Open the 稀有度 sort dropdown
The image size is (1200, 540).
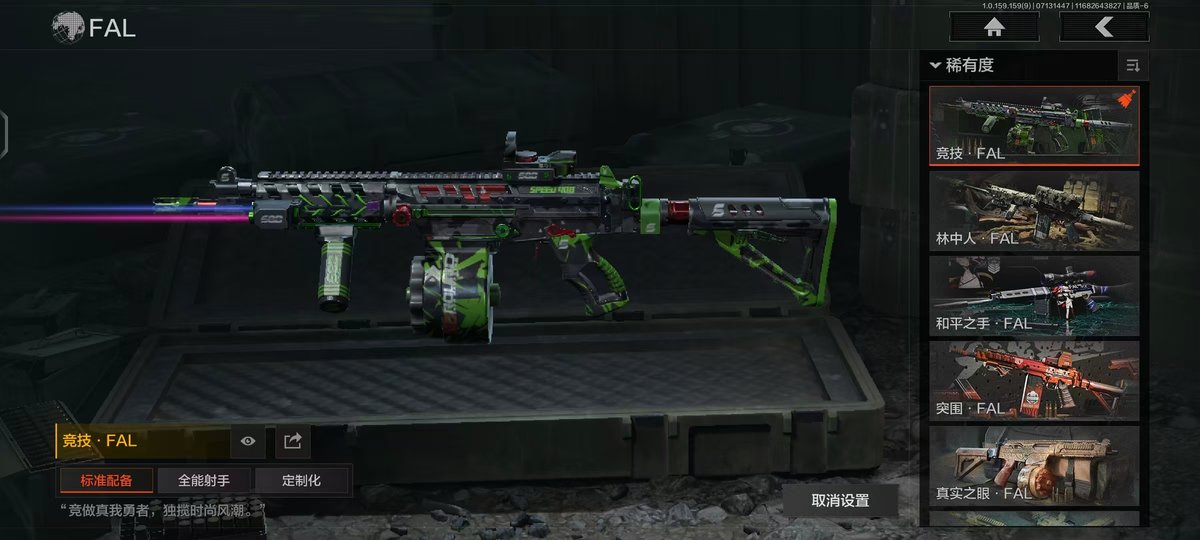pos(962,66)
